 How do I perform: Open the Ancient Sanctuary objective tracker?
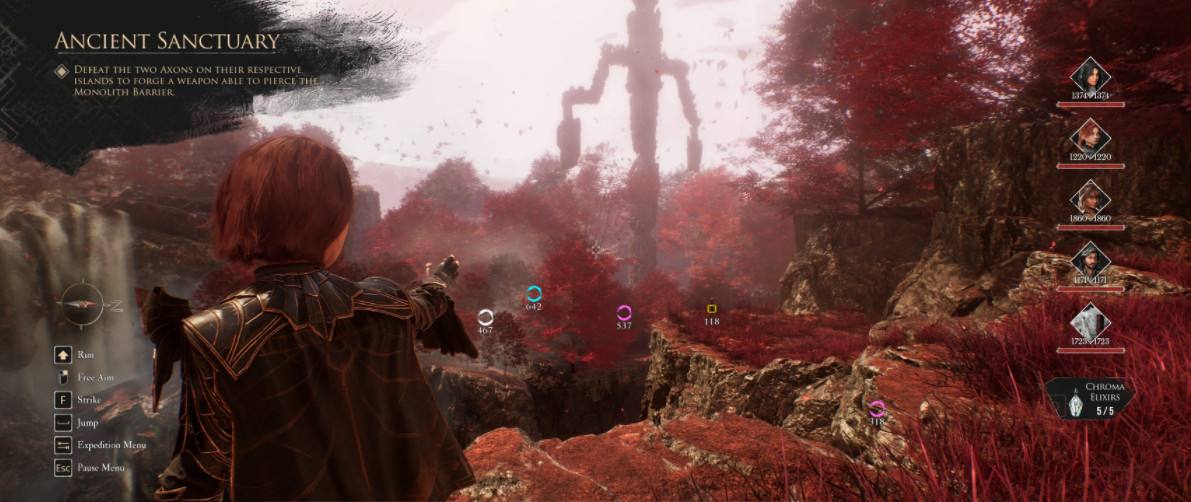click(x=166, y=41)
